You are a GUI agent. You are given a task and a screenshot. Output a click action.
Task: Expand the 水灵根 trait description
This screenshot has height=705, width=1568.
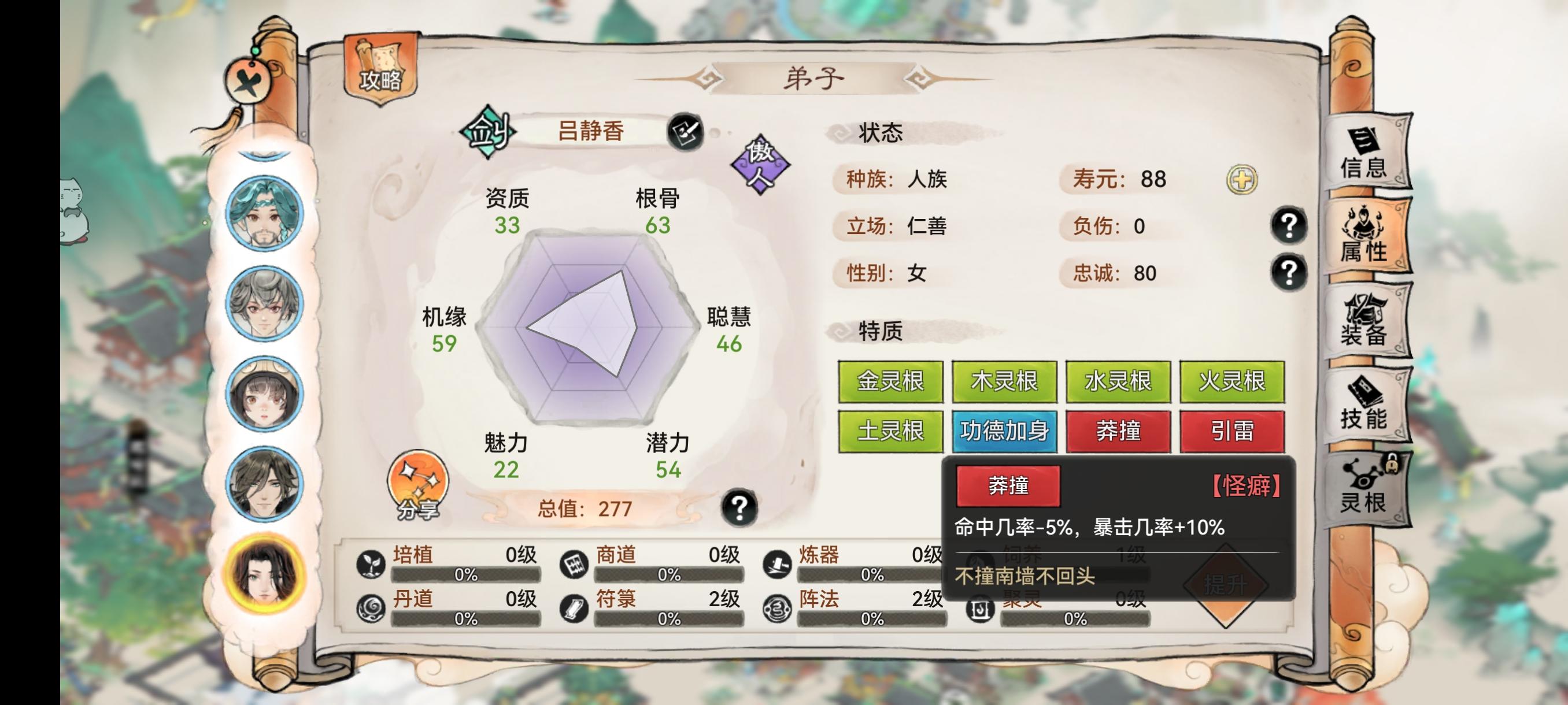click(1119, 382)
